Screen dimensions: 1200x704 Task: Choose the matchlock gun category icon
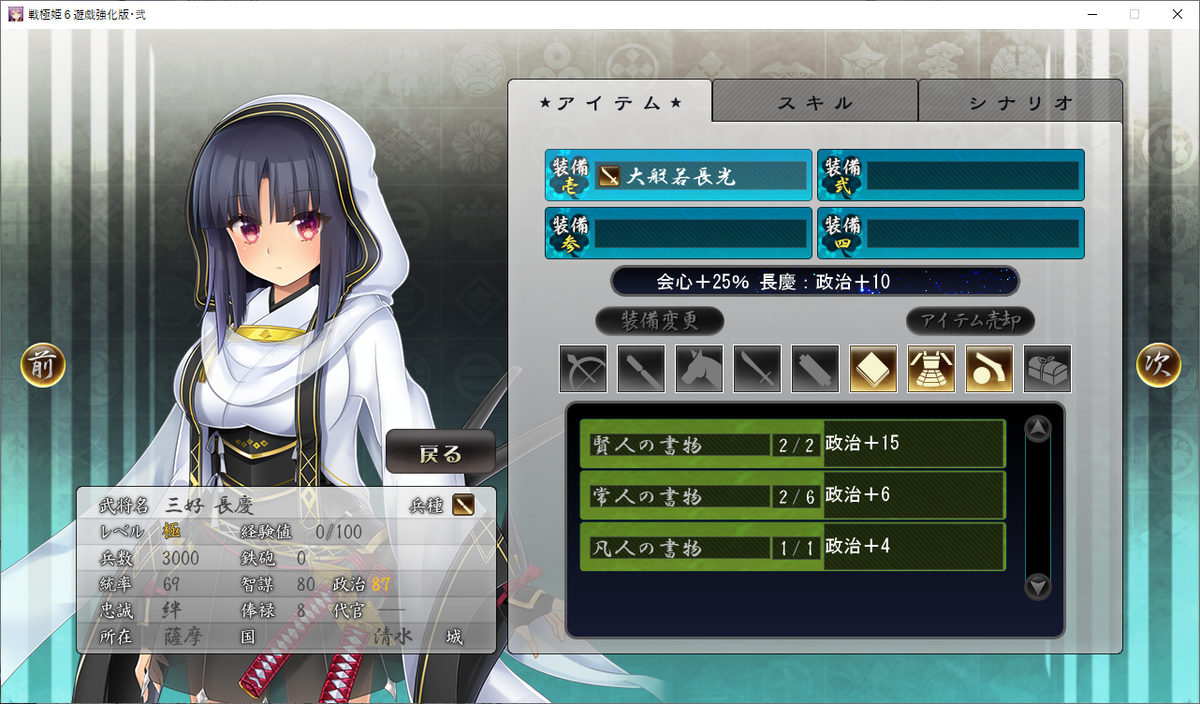[x=989, y=369]
